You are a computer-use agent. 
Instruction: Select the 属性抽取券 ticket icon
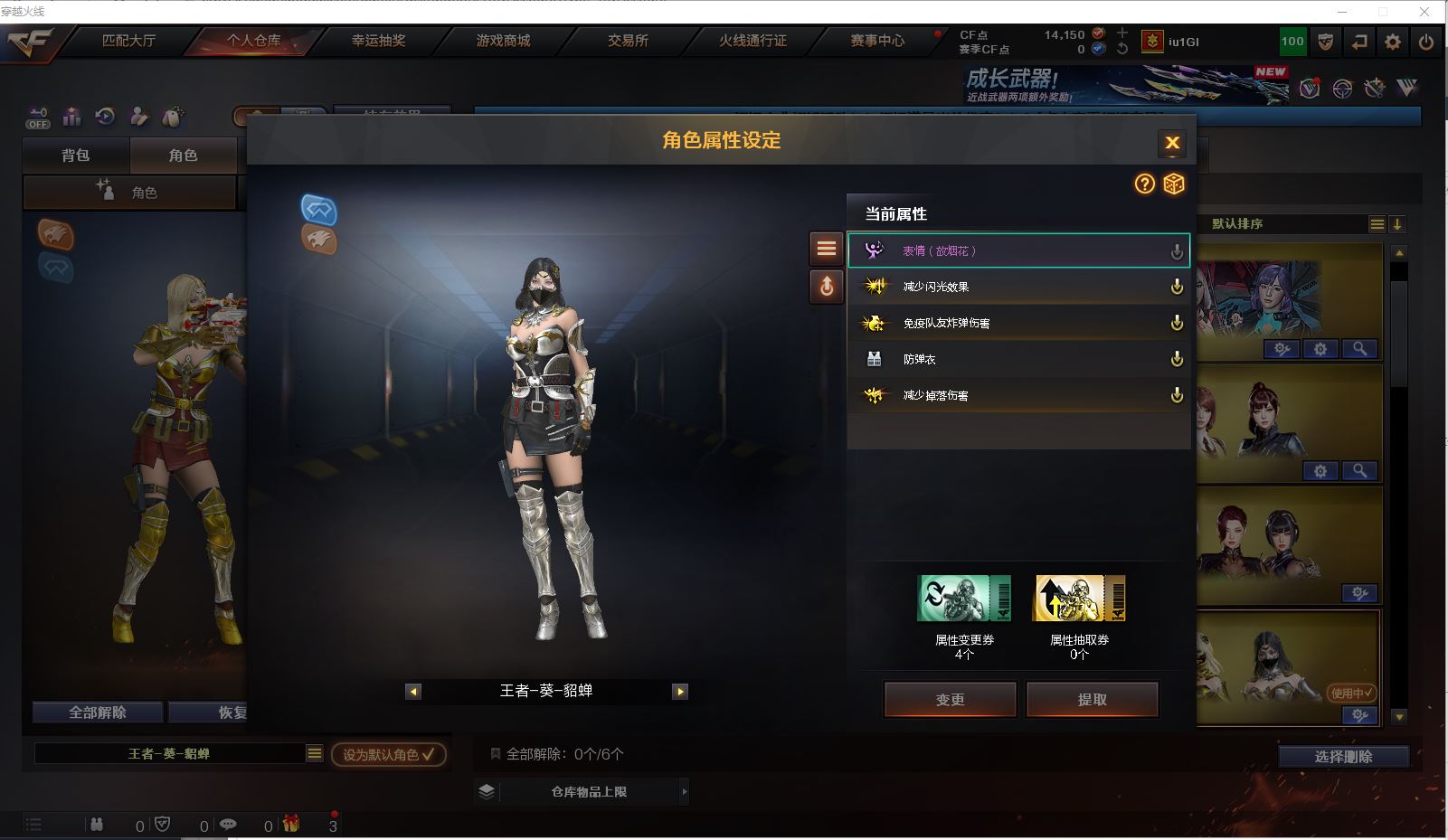point(1079,599)
